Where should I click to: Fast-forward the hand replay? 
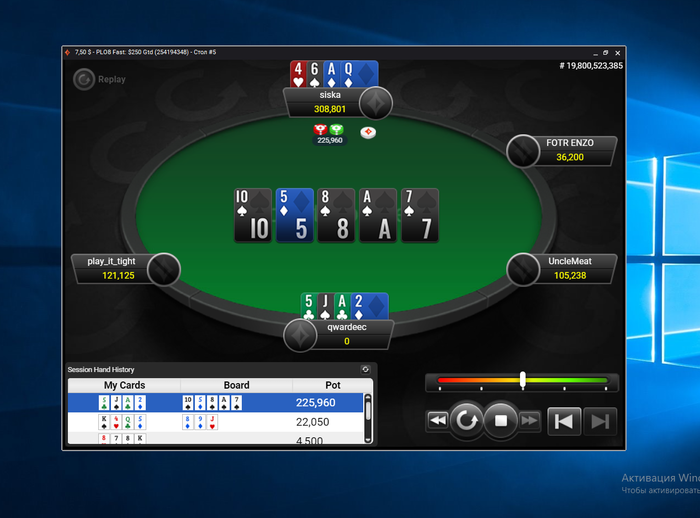(x=530, y=421)
